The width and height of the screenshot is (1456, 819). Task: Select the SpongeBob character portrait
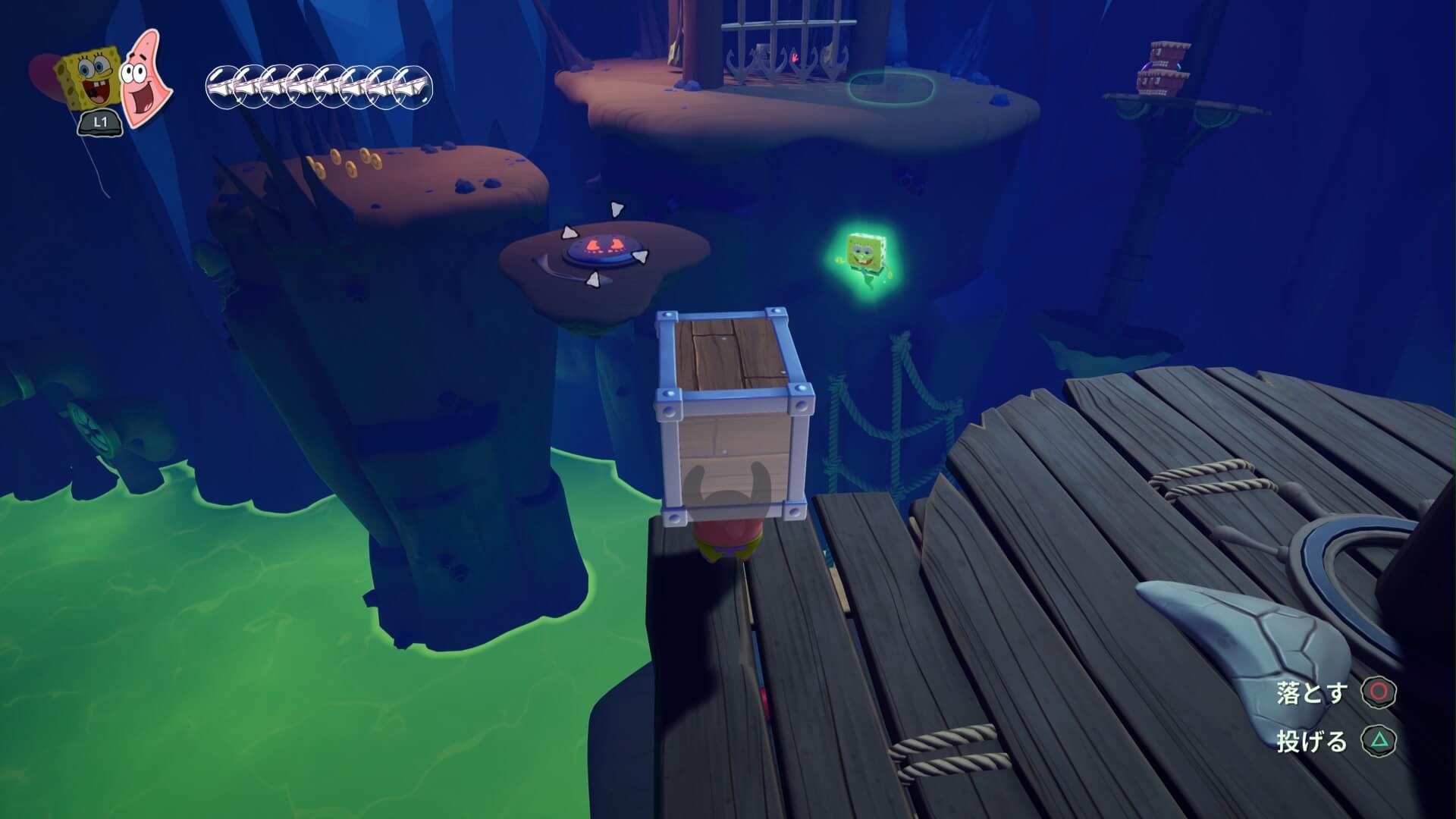89,79
